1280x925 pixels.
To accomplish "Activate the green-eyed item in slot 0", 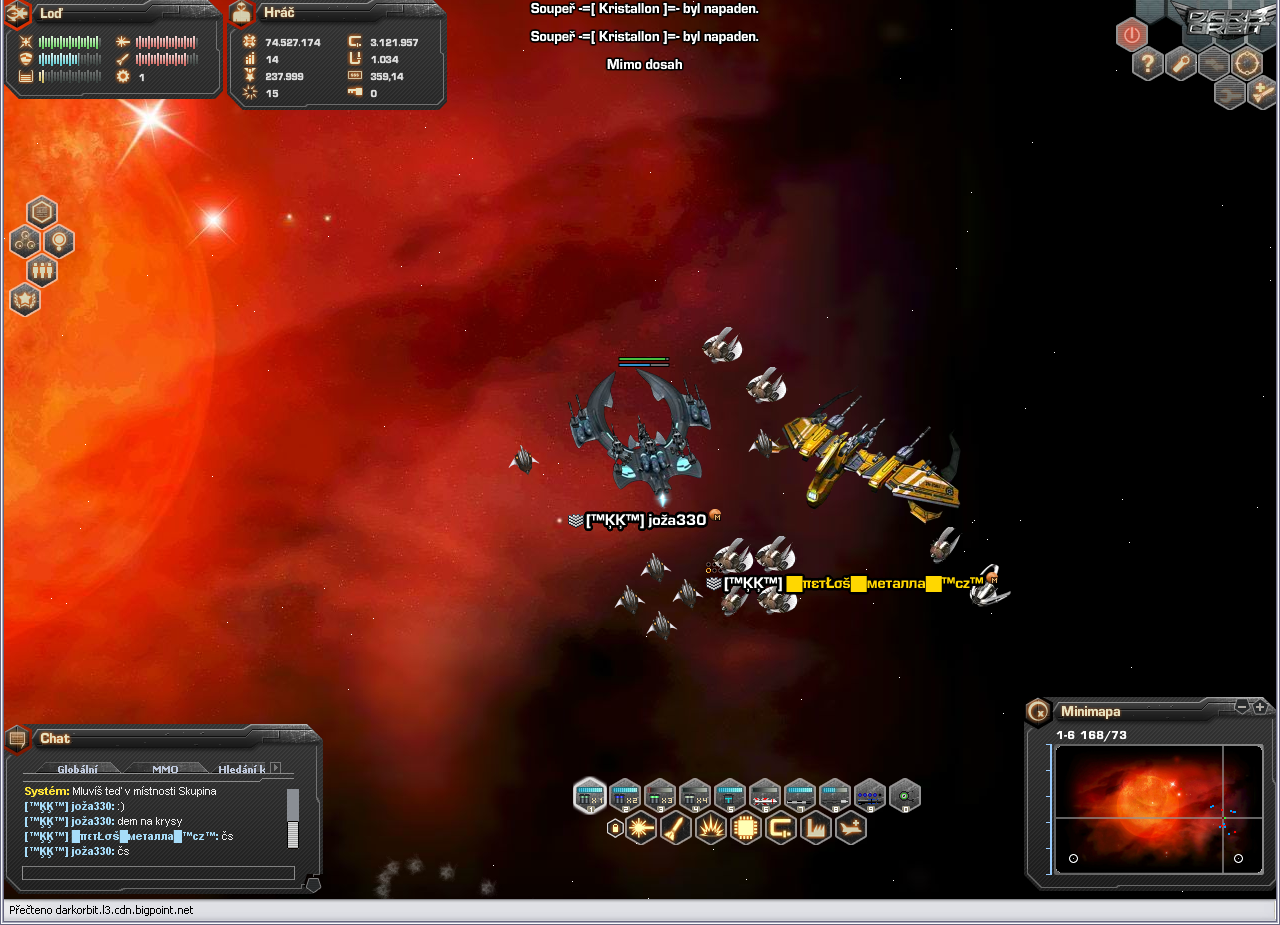I will (x=905, y=796).
